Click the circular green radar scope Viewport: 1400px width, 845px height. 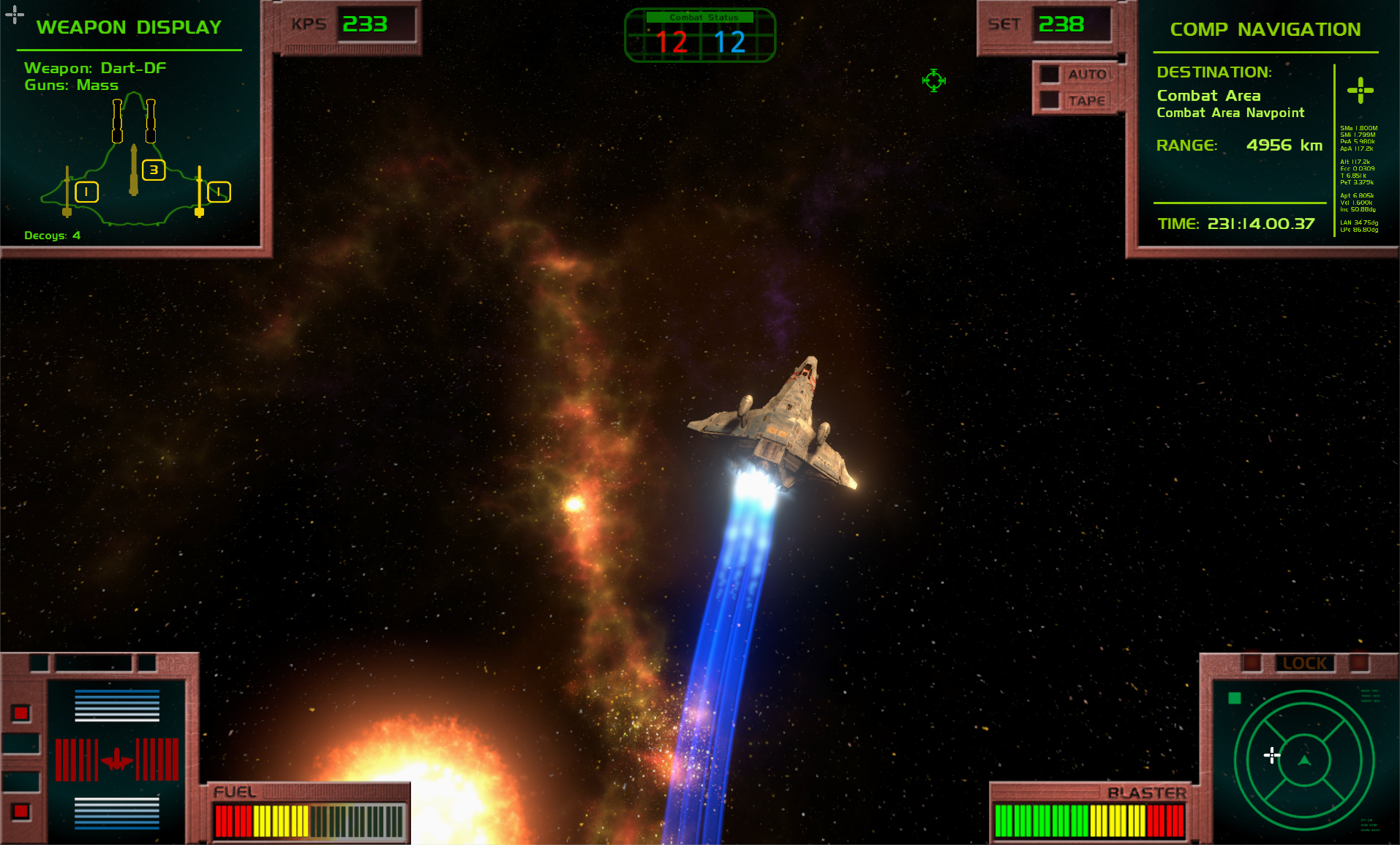[1303, 761]
